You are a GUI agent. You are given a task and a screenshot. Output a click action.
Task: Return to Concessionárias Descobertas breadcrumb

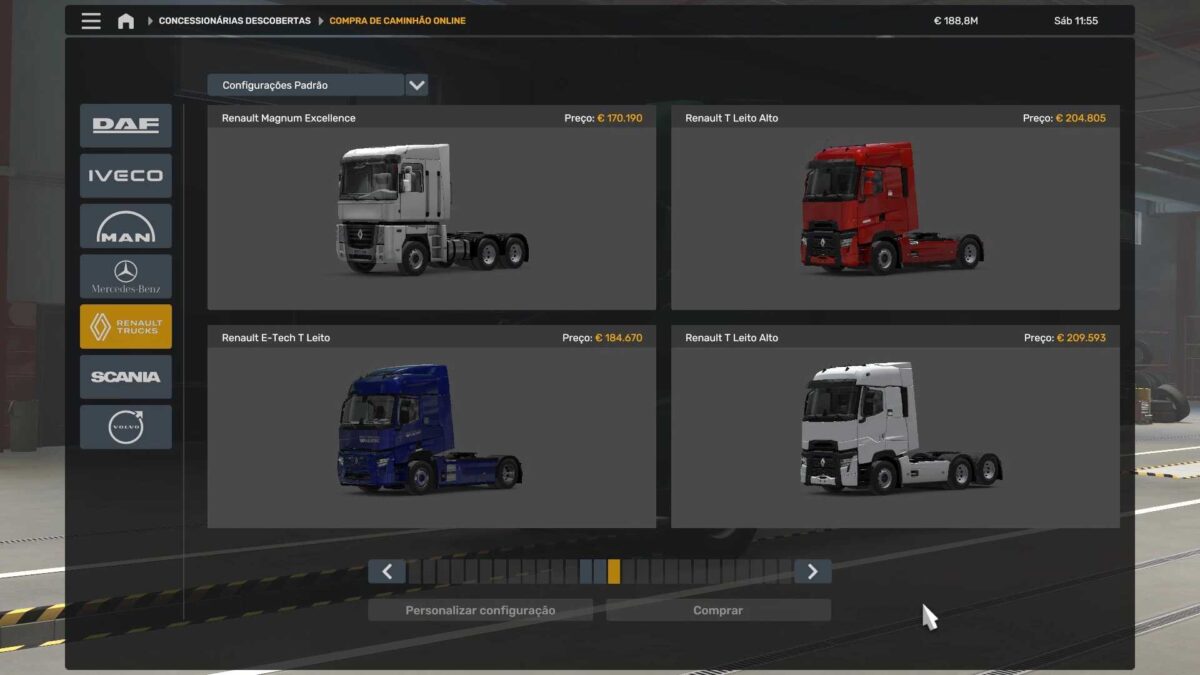(x=234, y=21)
